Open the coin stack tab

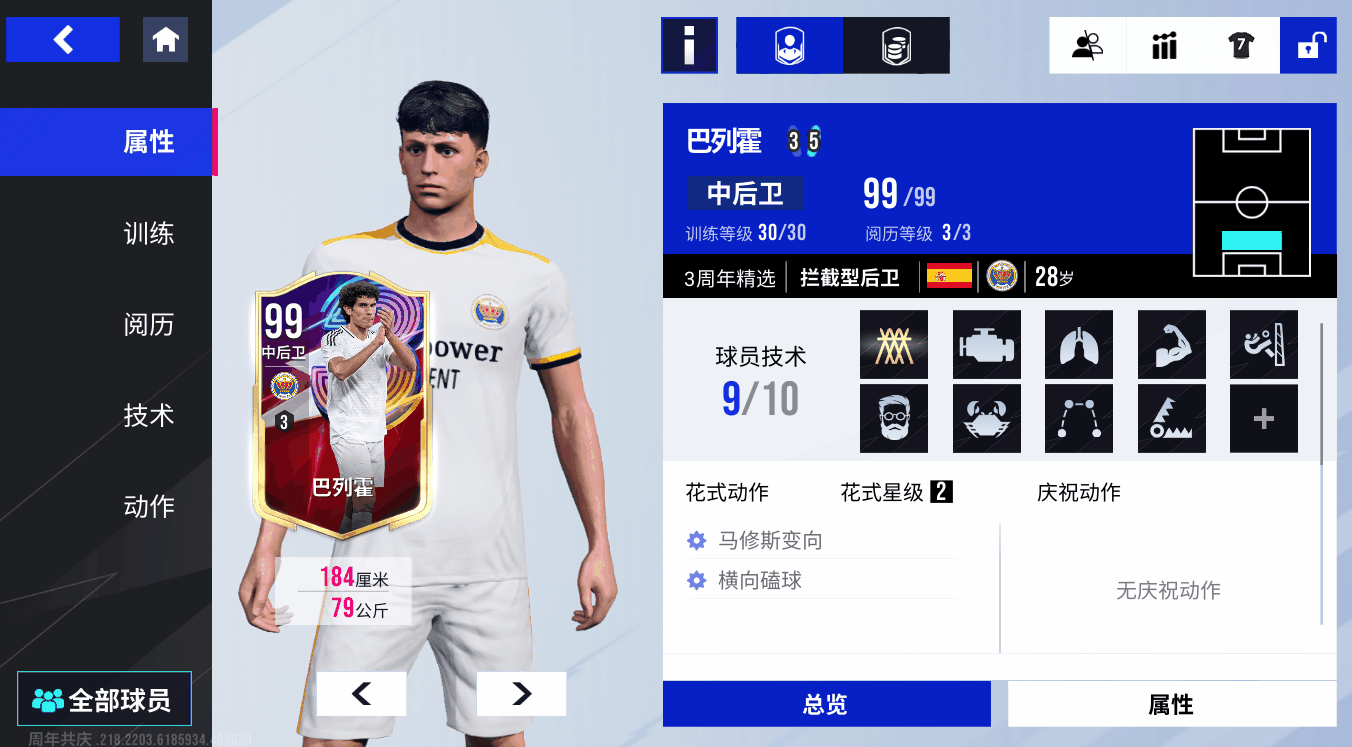[x=896, y=46]
